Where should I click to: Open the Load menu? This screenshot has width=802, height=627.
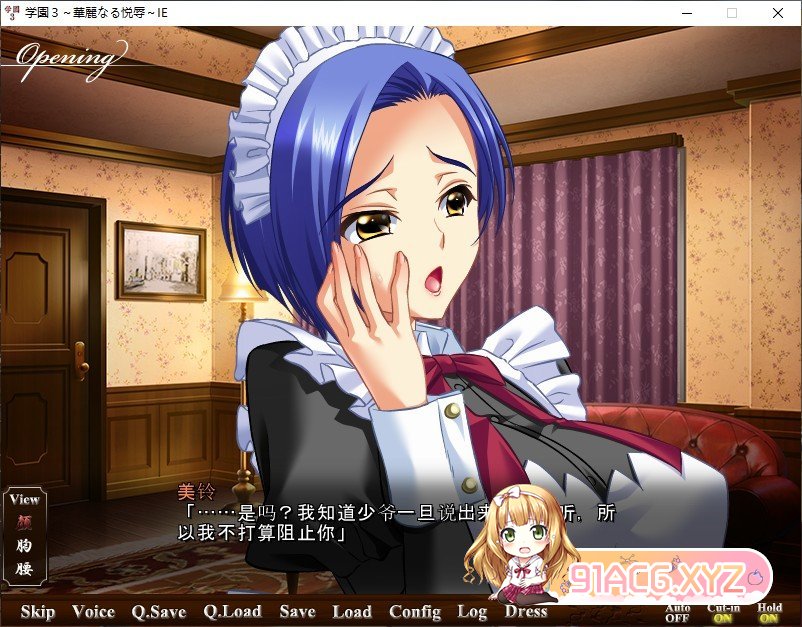click(352, 612)
